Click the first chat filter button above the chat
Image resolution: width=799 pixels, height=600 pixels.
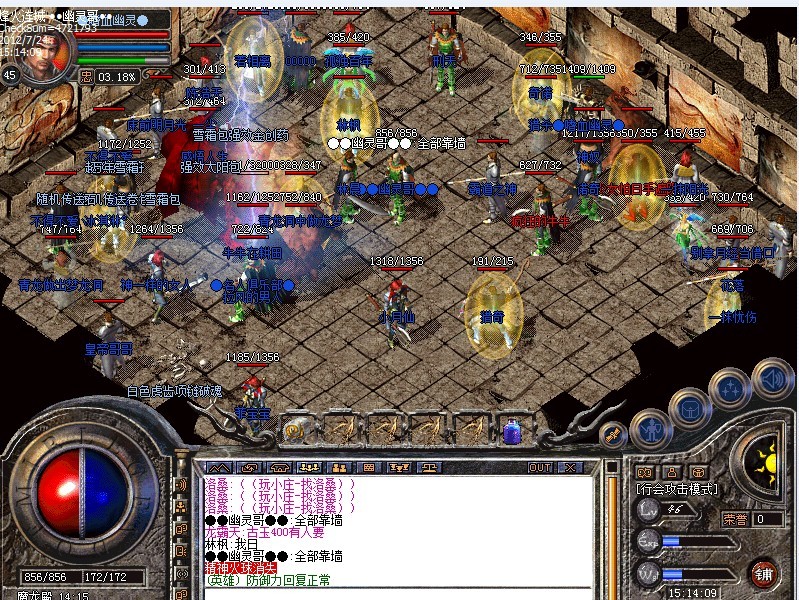pos(217,467)
